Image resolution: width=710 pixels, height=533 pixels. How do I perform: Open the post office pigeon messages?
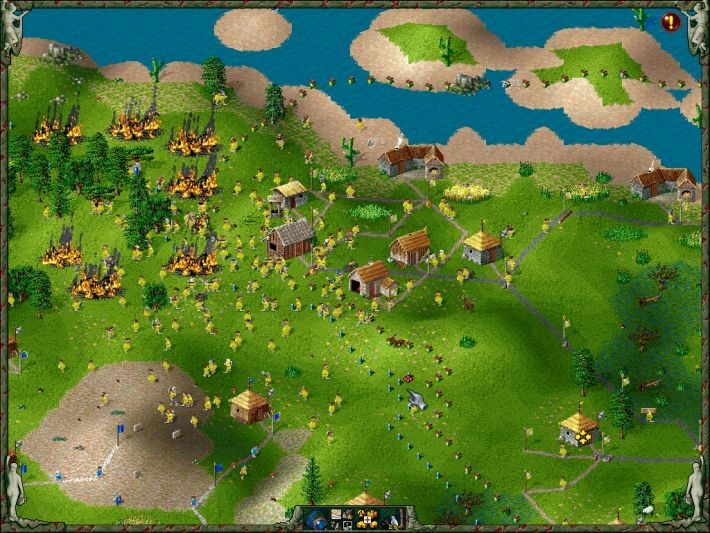point(393,517)
